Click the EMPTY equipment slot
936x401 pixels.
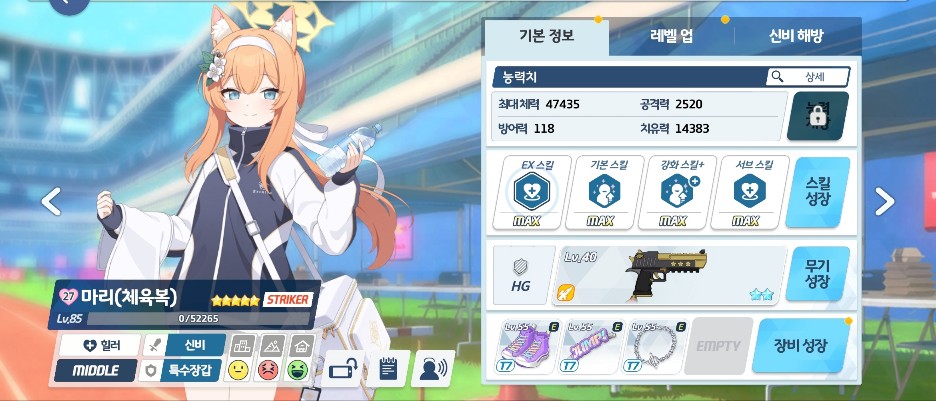[x=717, y=346]
